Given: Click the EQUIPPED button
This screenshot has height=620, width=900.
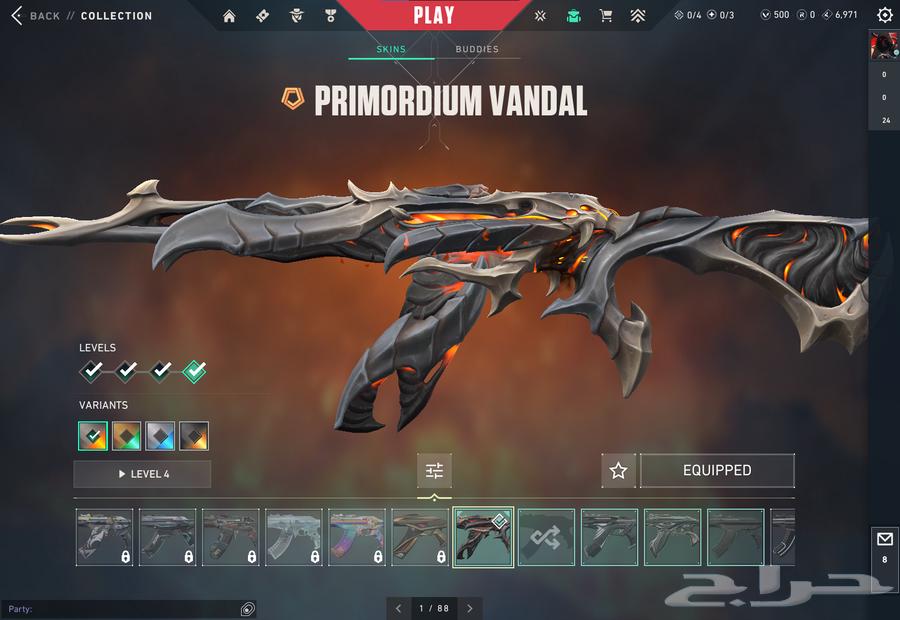Looking at the screenshot, I should pos(717,471).
